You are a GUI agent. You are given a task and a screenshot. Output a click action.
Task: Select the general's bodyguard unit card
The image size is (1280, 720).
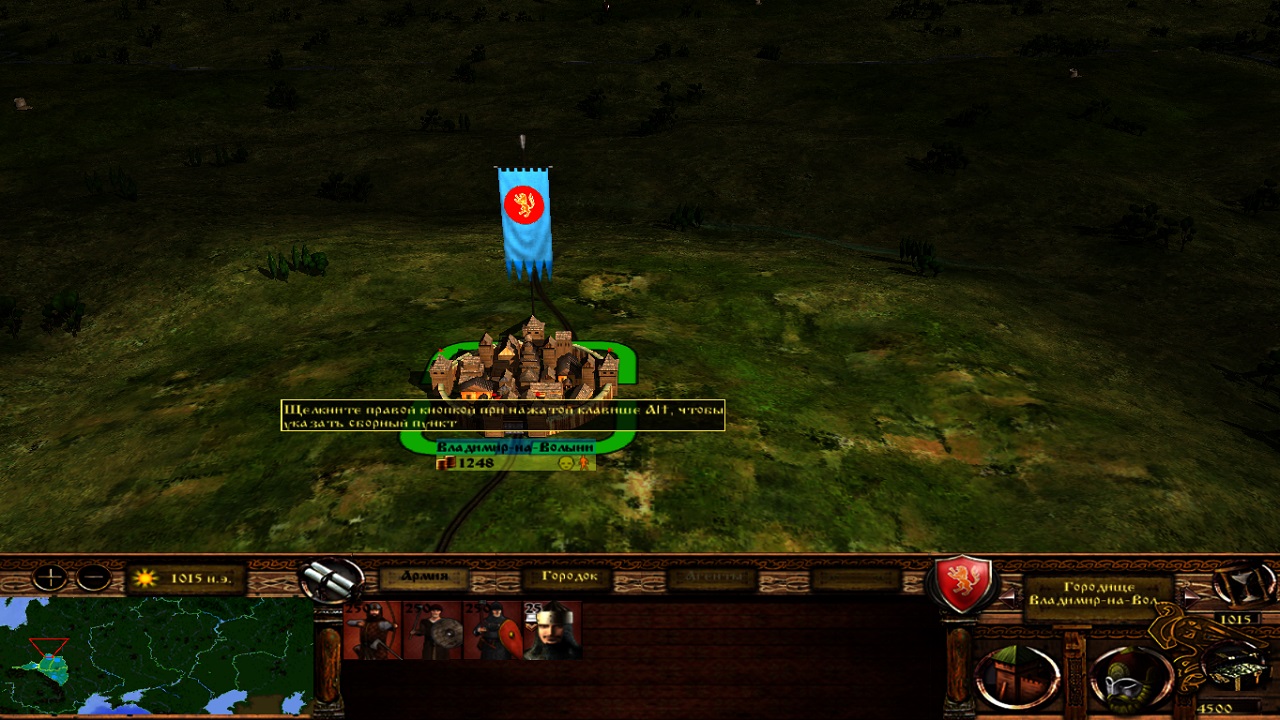552,630
